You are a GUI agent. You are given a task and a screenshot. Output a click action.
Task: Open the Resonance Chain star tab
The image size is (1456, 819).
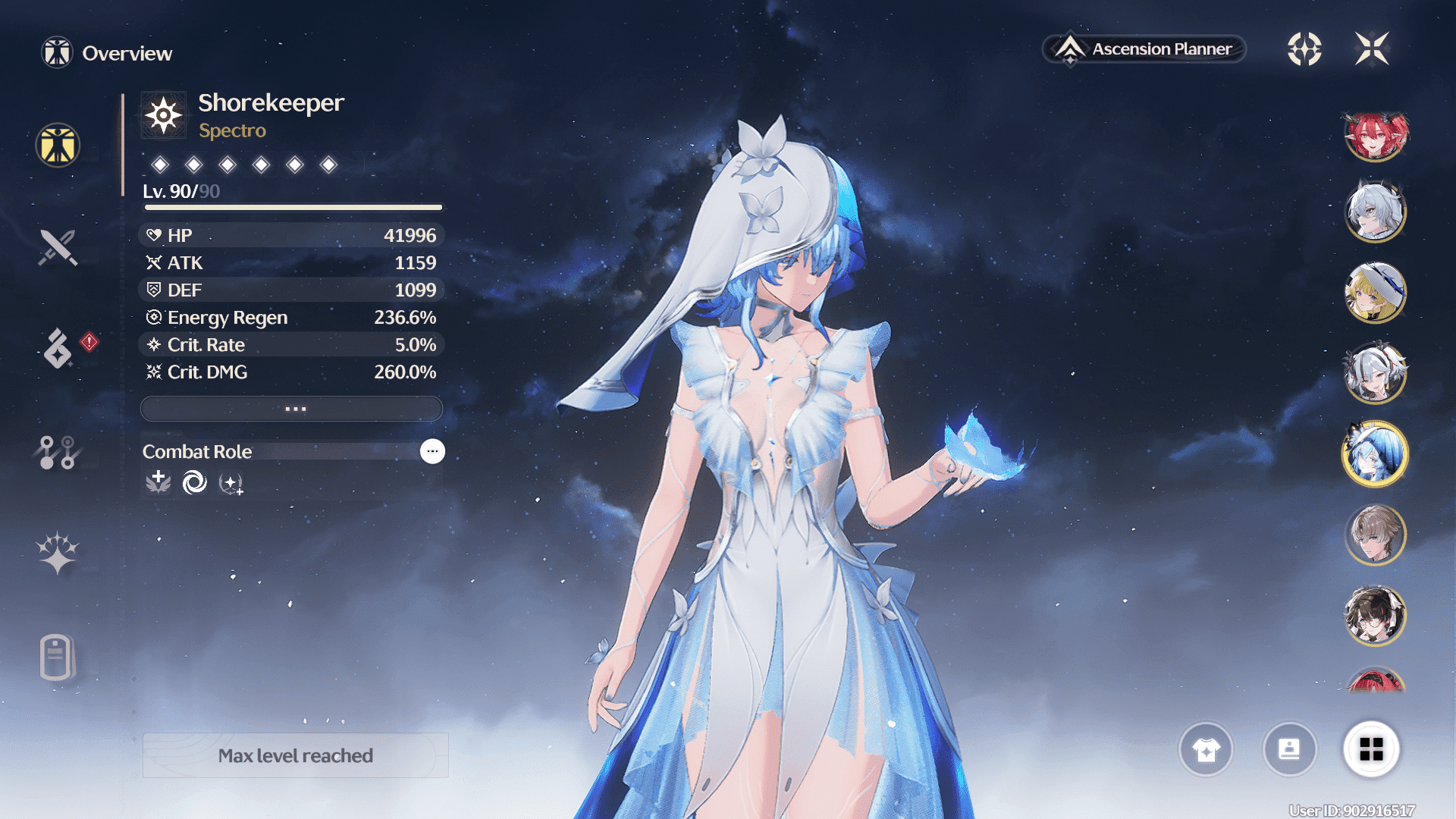coord(57,552)
